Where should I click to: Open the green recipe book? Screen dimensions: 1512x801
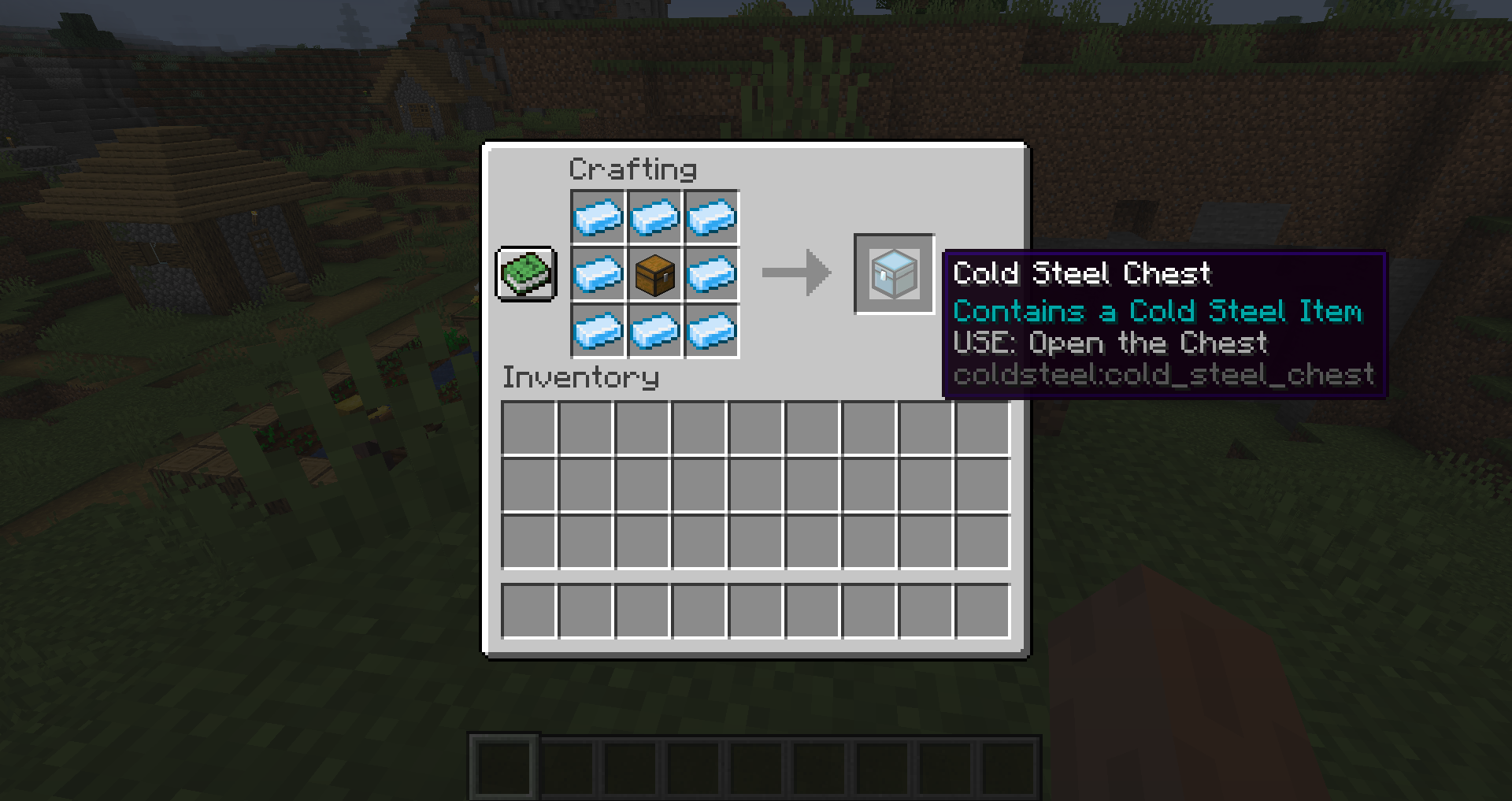tap(525, 274)
